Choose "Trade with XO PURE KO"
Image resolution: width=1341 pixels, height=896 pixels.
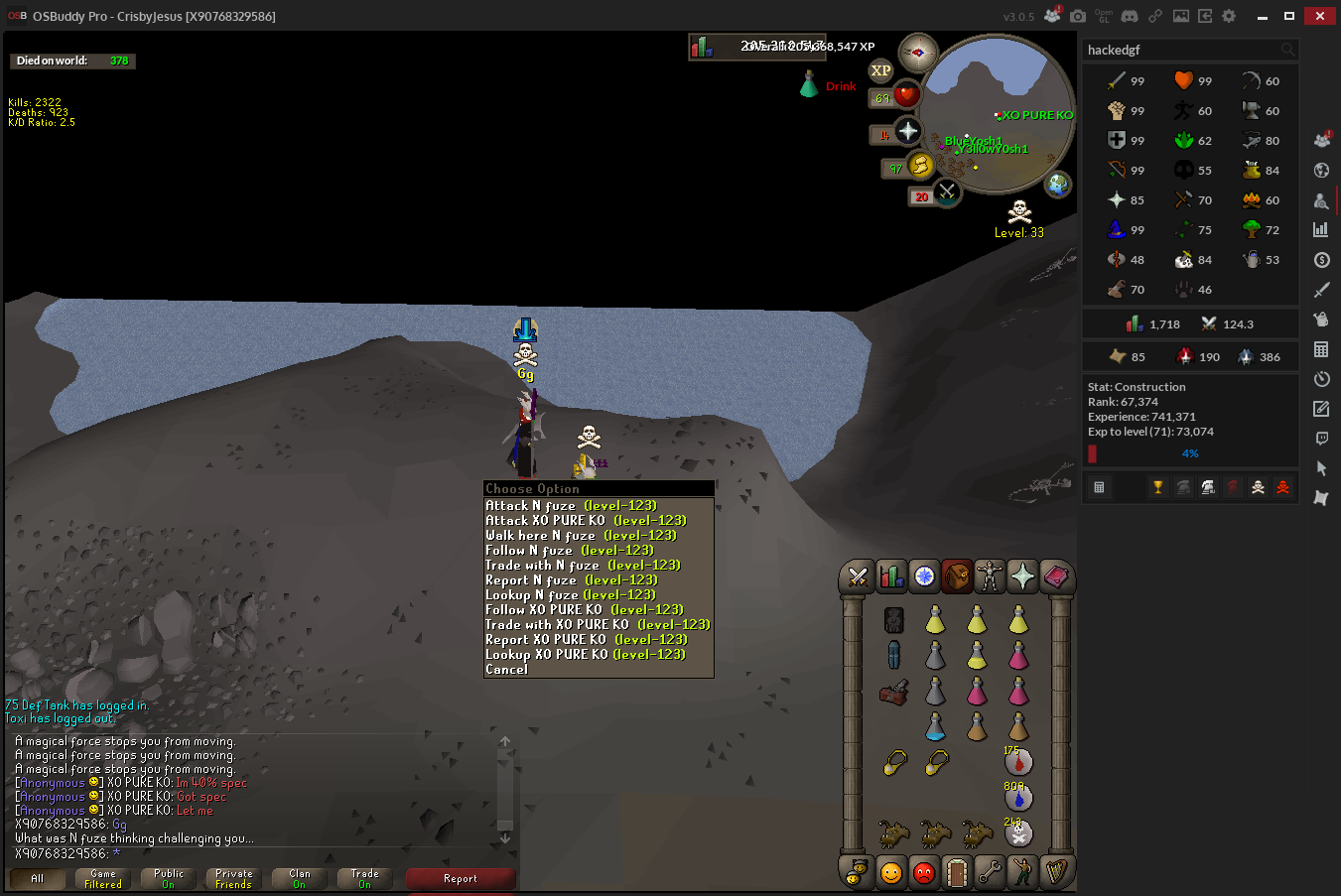tap(597, 624)
